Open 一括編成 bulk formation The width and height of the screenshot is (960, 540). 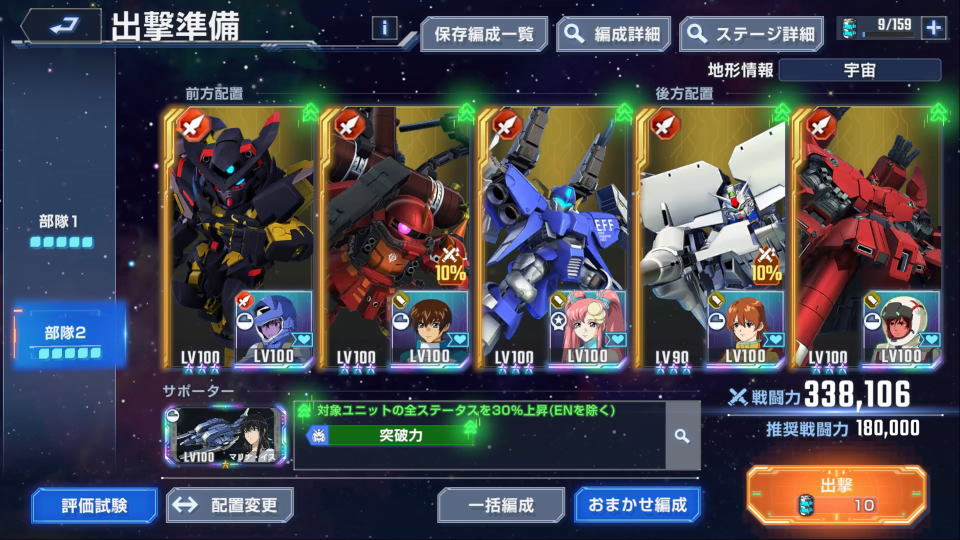(501, 505)
